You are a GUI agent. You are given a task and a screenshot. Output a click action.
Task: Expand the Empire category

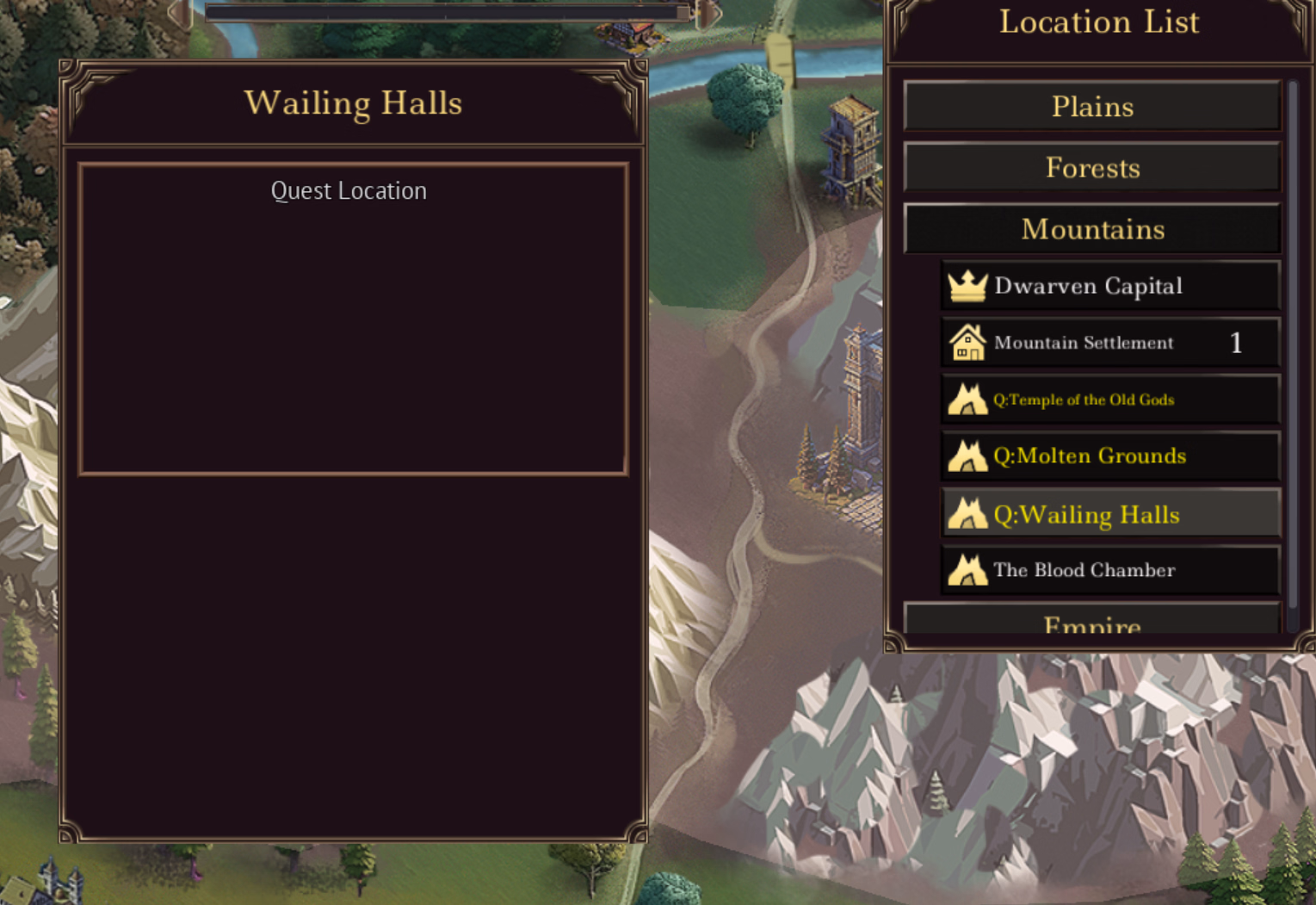[x=1091, y=622]
